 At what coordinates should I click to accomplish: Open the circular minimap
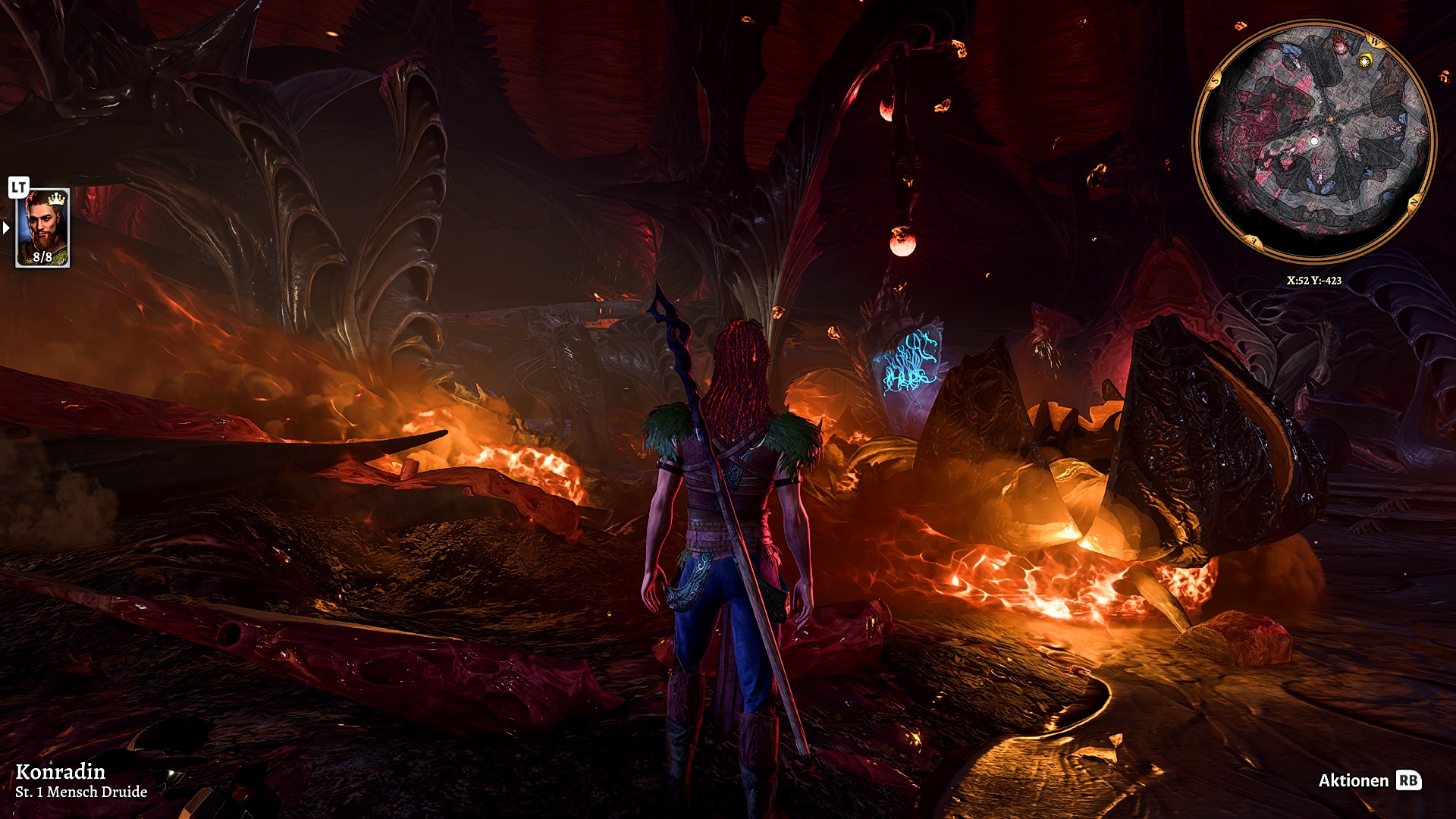point(1313,141)
